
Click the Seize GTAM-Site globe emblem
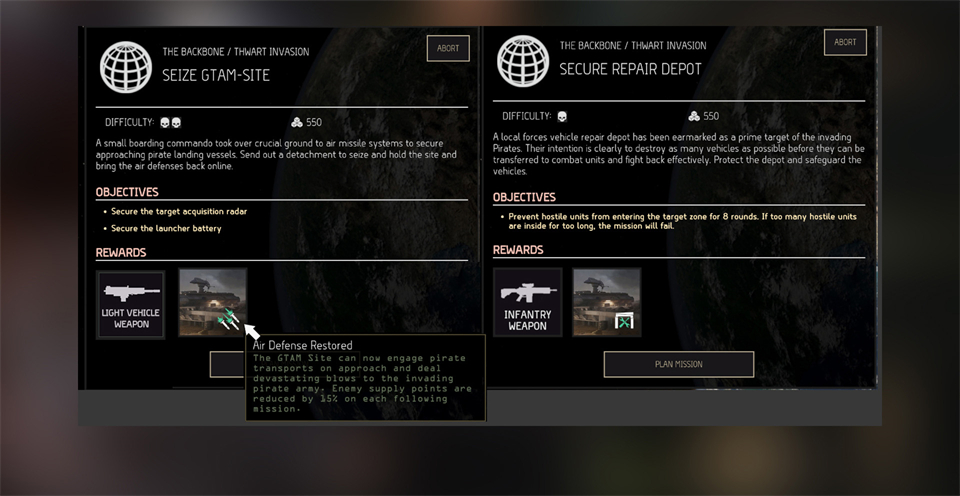(x=126, y=67)
